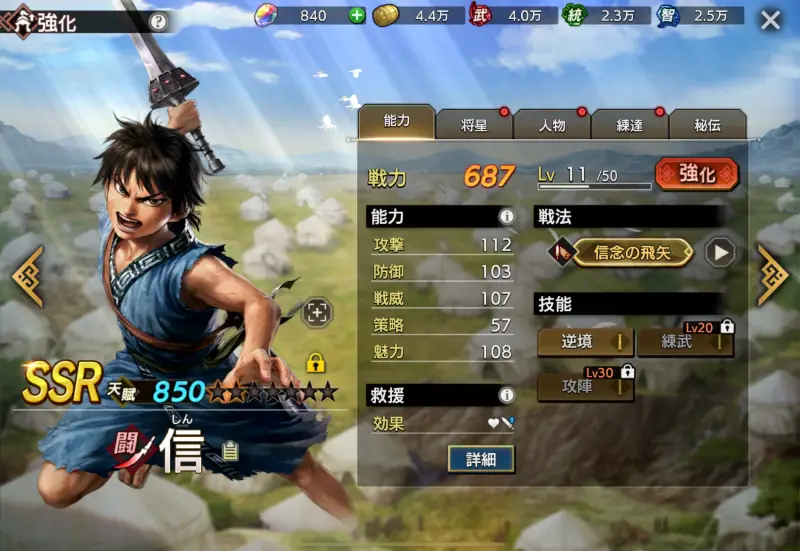Show the 能力 tab

click(397, 122)
